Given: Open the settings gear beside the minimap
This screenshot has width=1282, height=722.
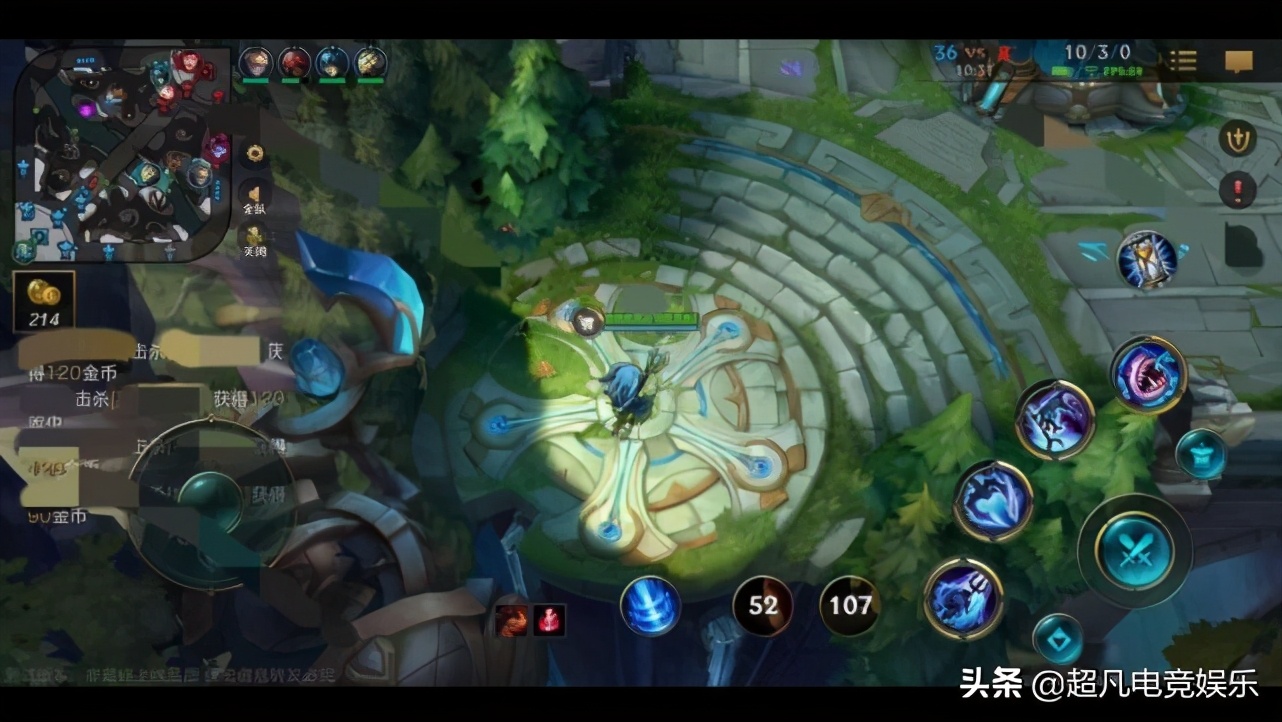Looking at the screenshot, I should pyautogui.click(x=253, y=155).
